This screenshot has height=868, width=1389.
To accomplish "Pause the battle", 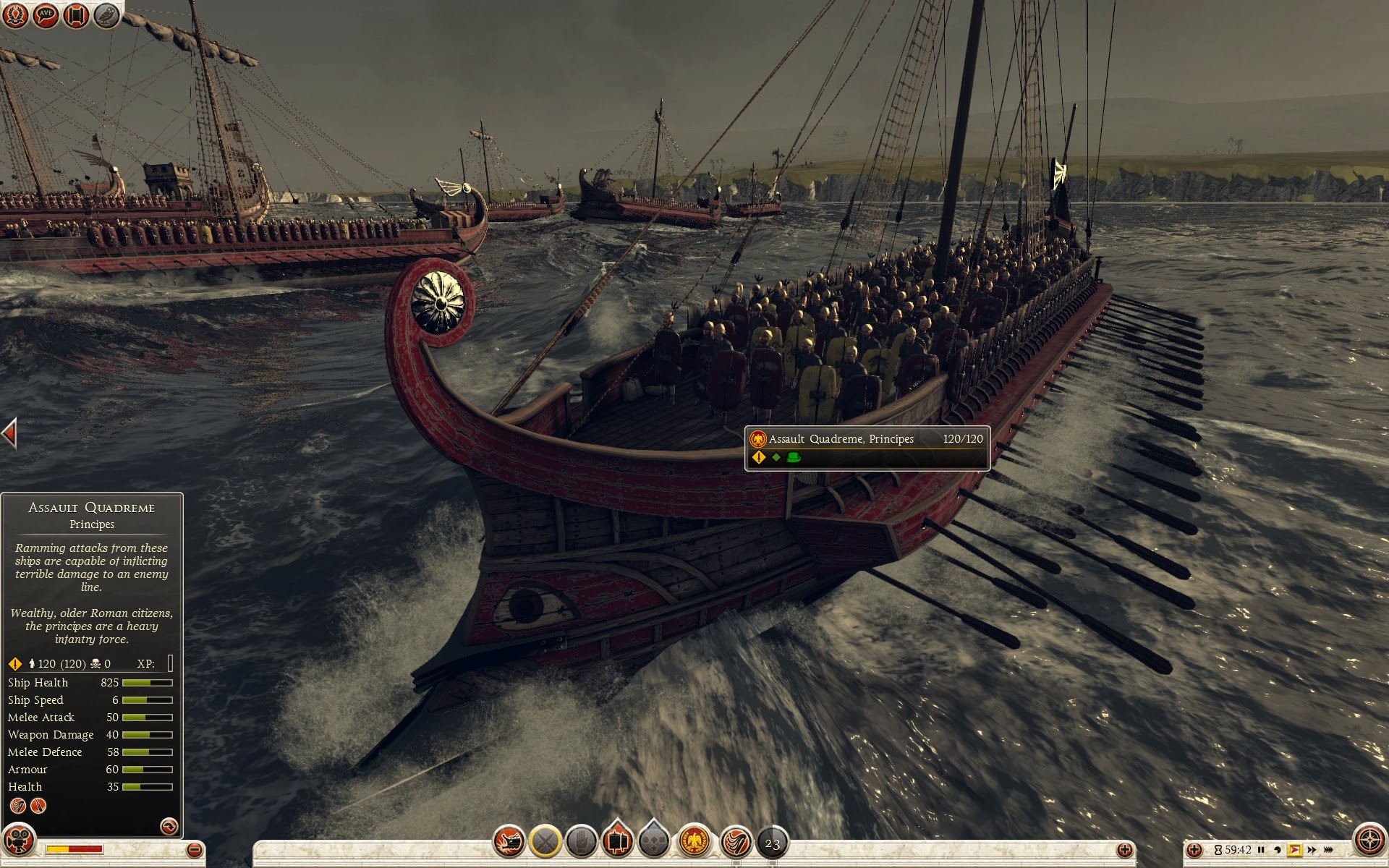I will pyautogui.click(x=1261, y=850).
